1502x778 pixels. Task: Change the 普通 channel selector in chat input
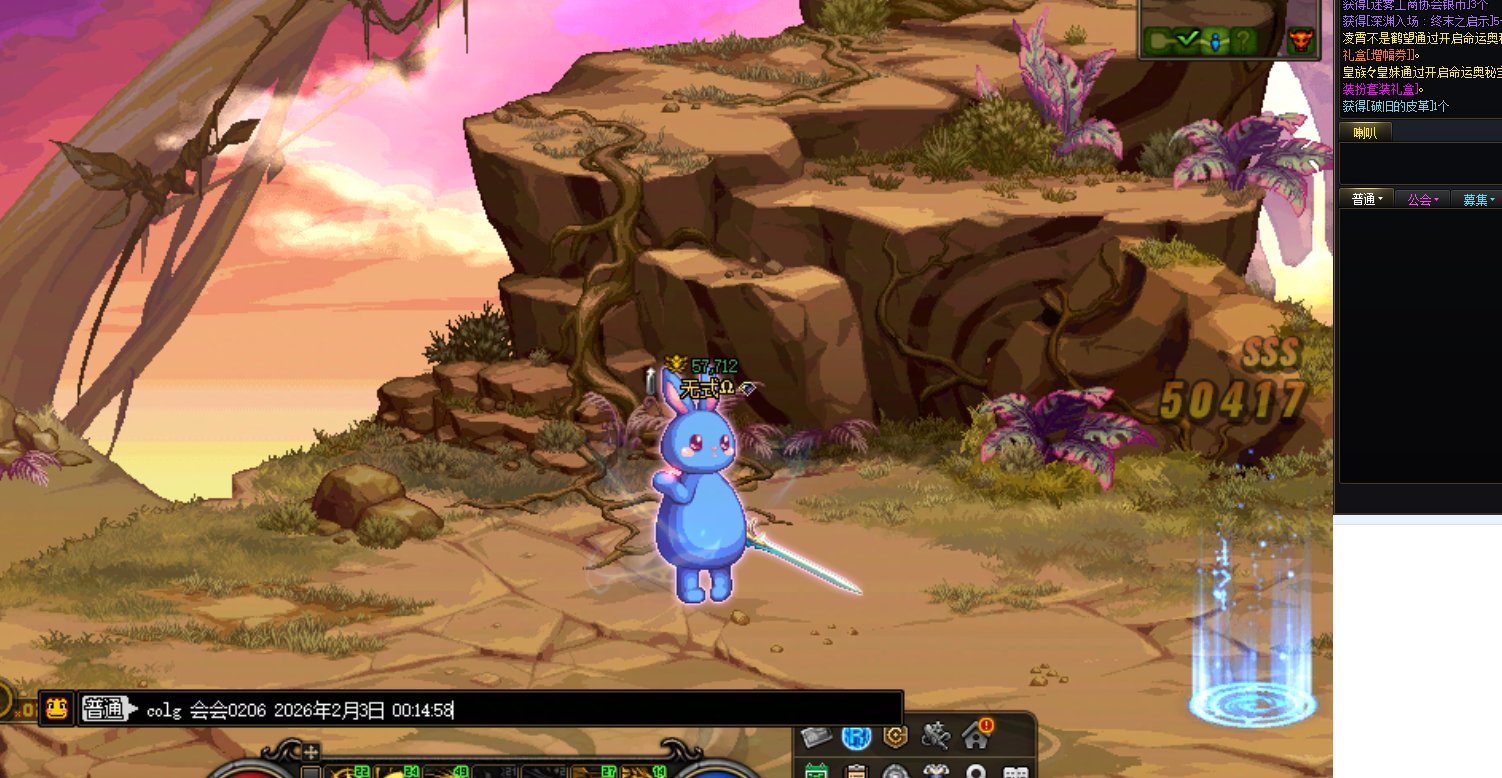(108, 709)
